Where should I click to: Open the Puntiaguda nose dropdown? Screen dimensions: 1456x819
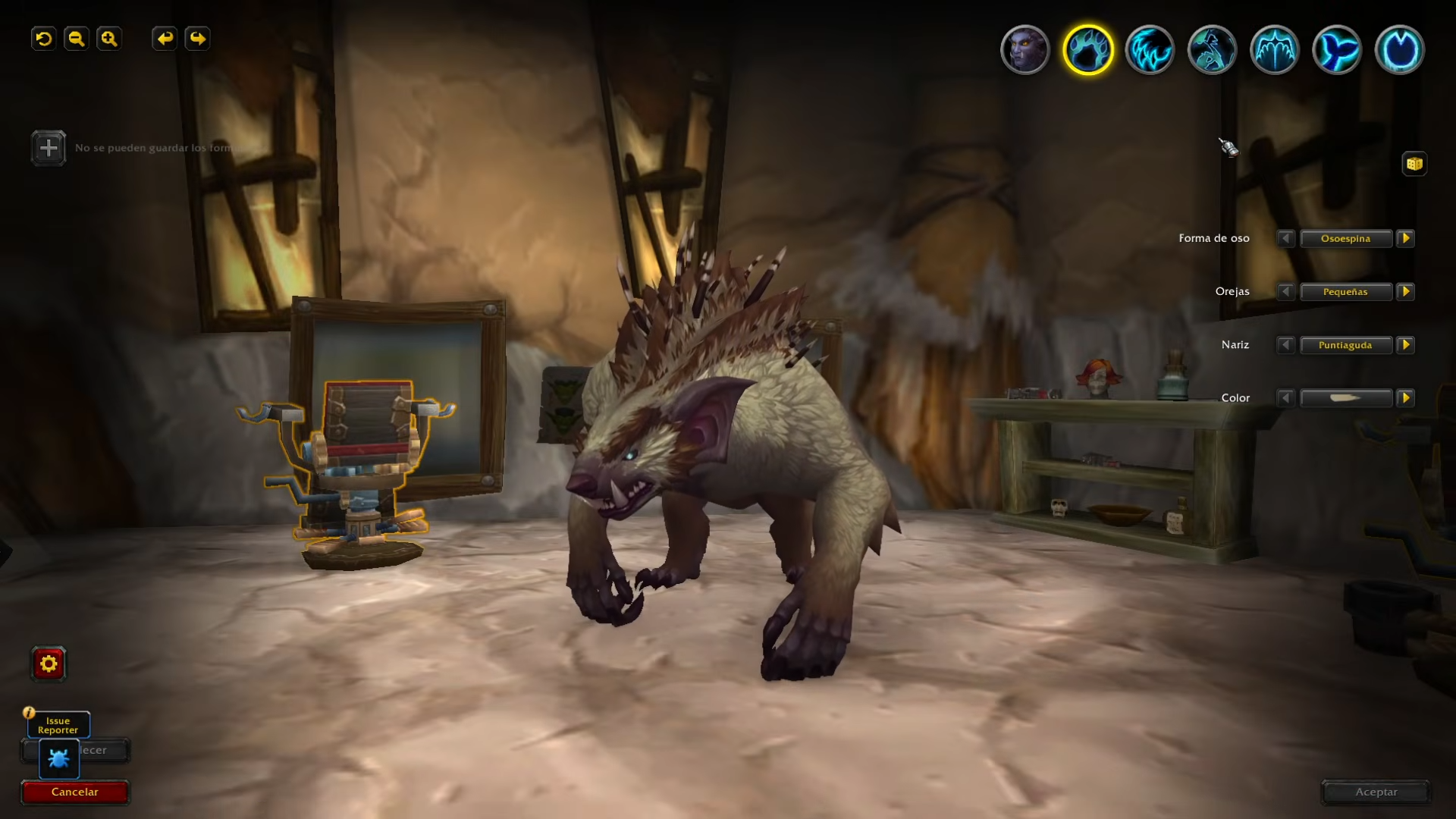[1346, 345]
